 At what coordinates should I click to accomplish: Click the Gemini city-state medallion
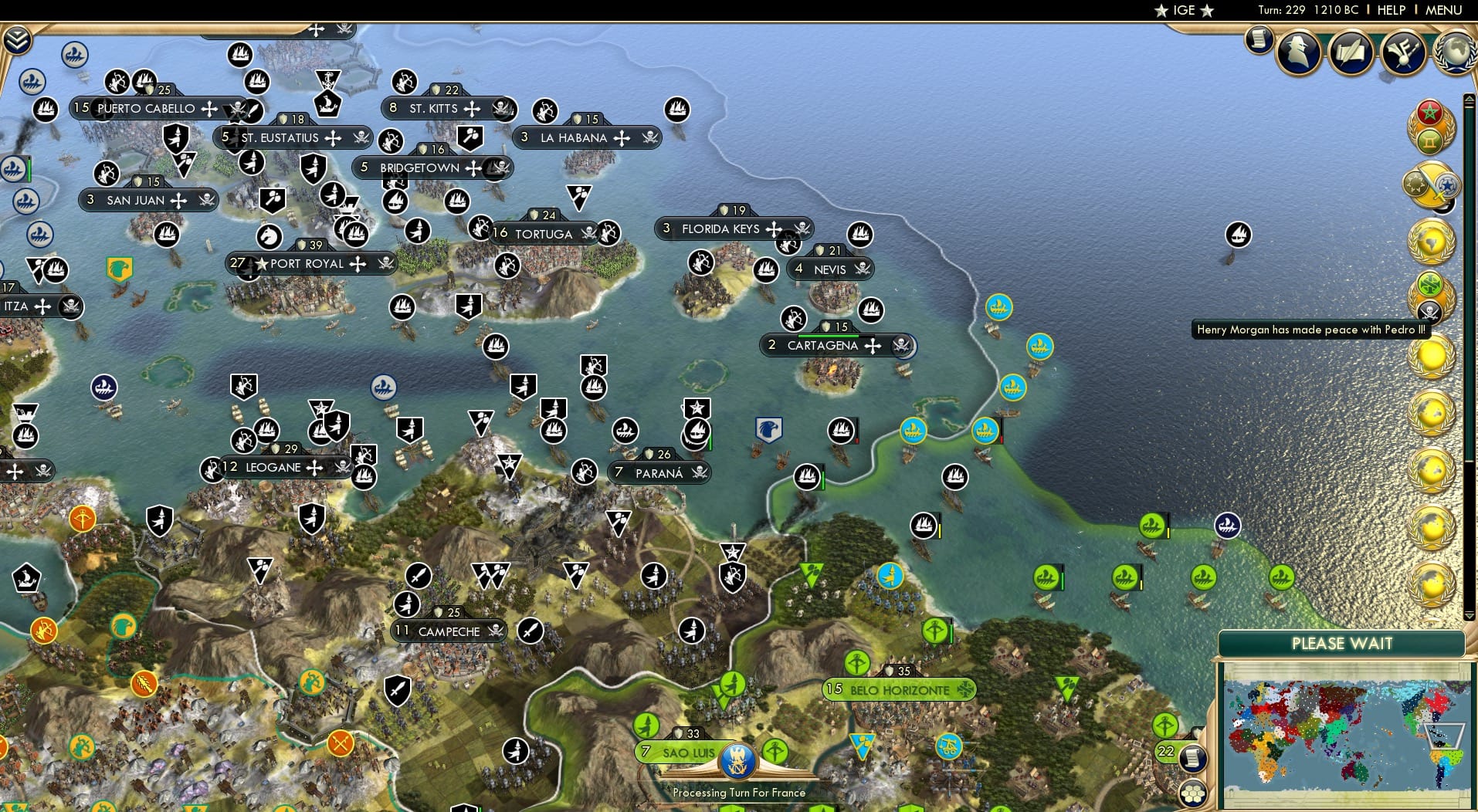tap(1429, 139)
